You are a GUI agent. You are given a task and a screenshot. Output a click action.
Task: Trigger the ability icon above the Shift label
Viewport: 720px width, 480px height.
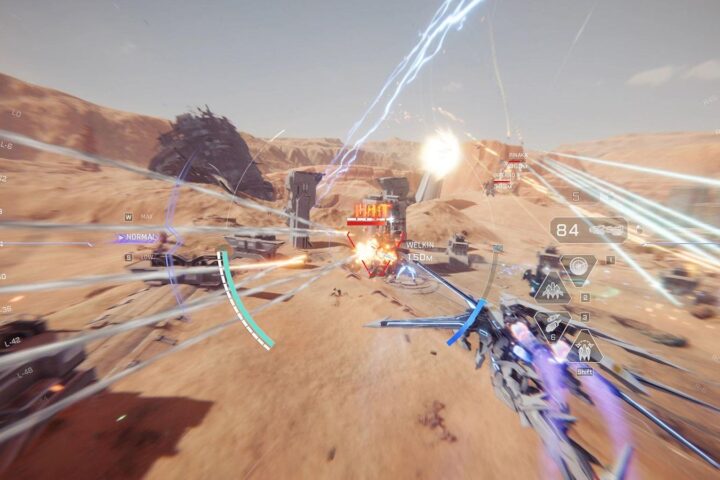point(584,347)
